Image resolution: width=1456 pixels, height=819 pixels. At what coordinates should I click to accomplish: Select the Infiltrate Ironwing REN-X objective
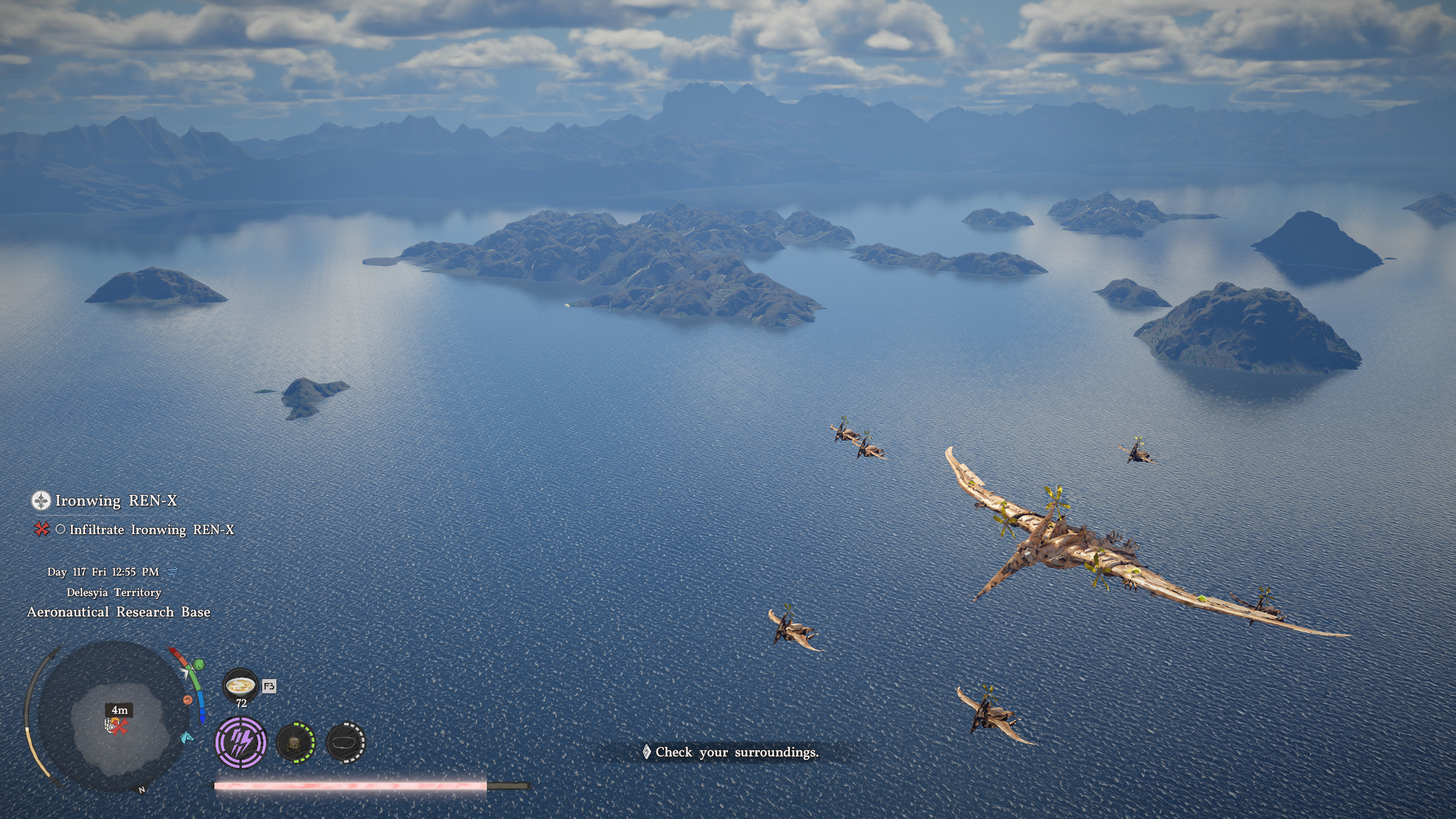151,530
